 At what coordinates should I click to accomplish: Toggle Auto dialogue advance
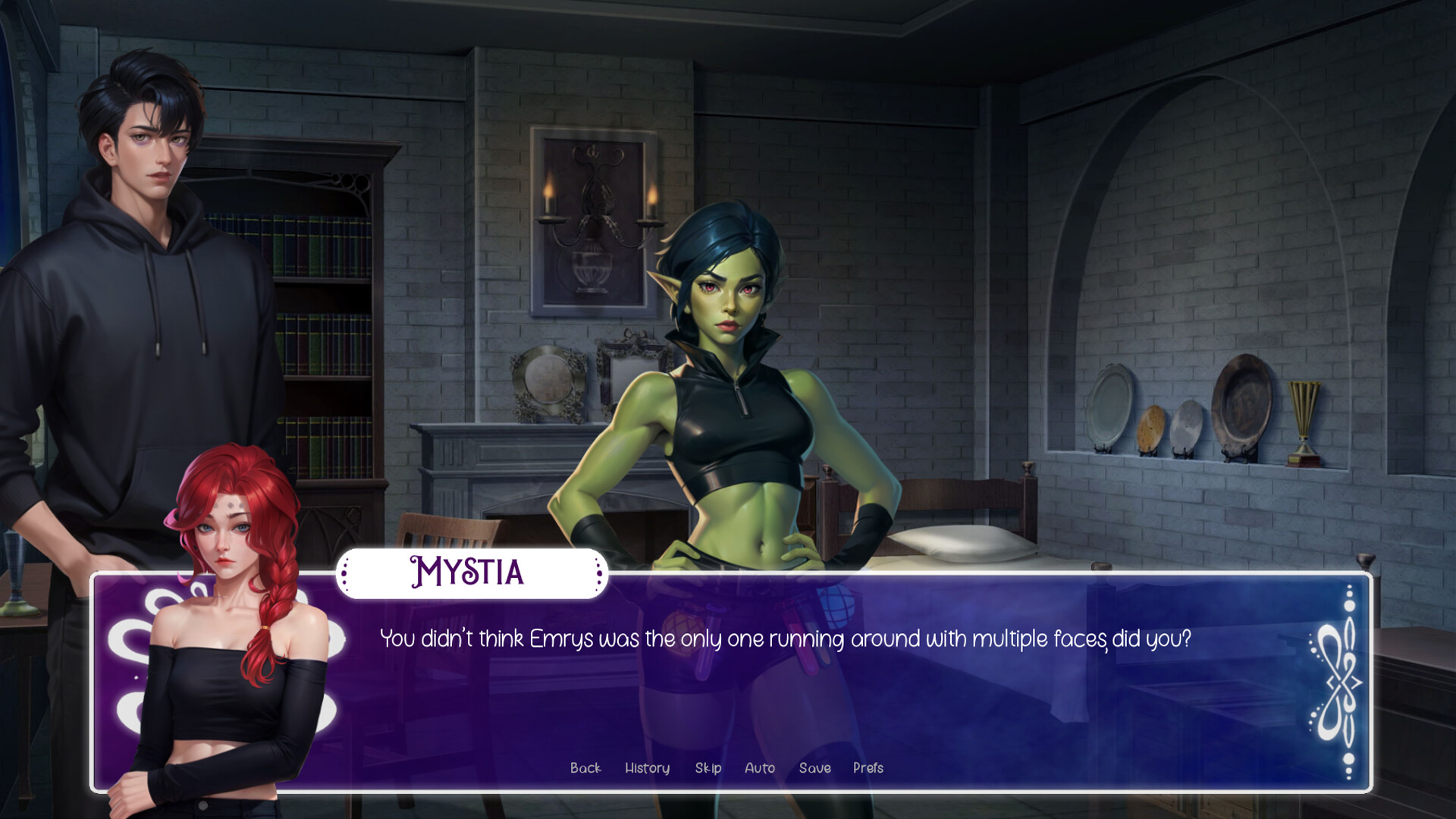click(x=760, y=768)
